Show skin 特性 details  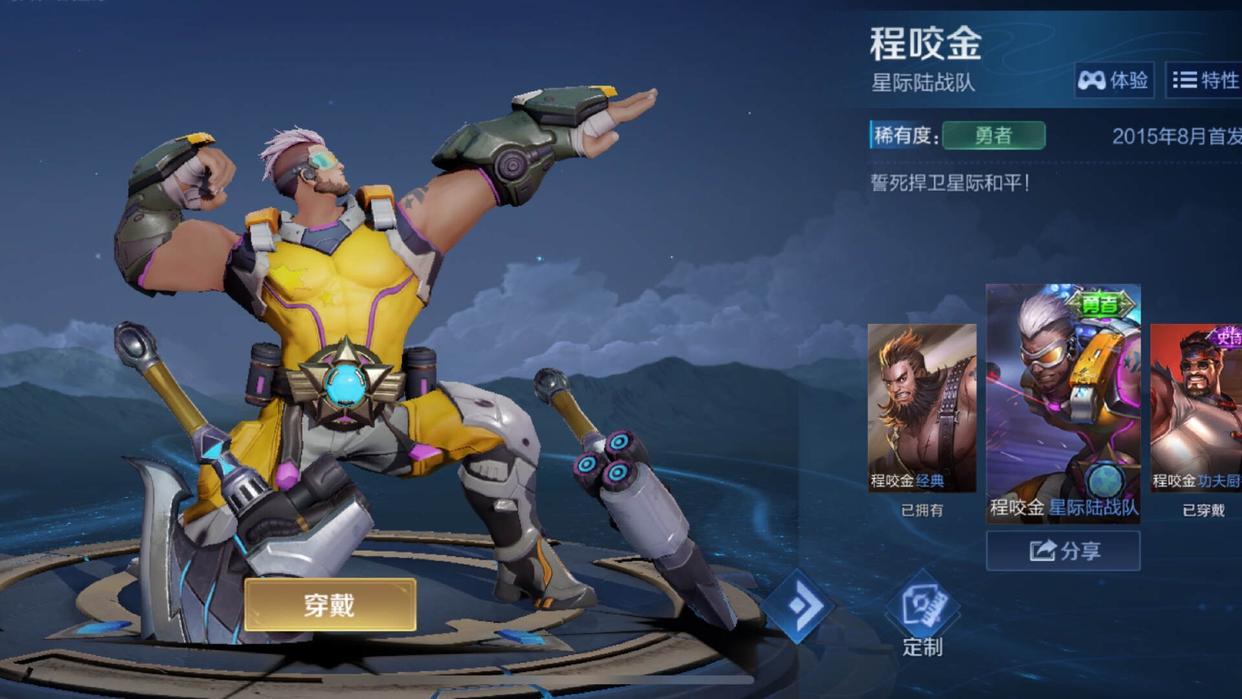click(1204, 80)
